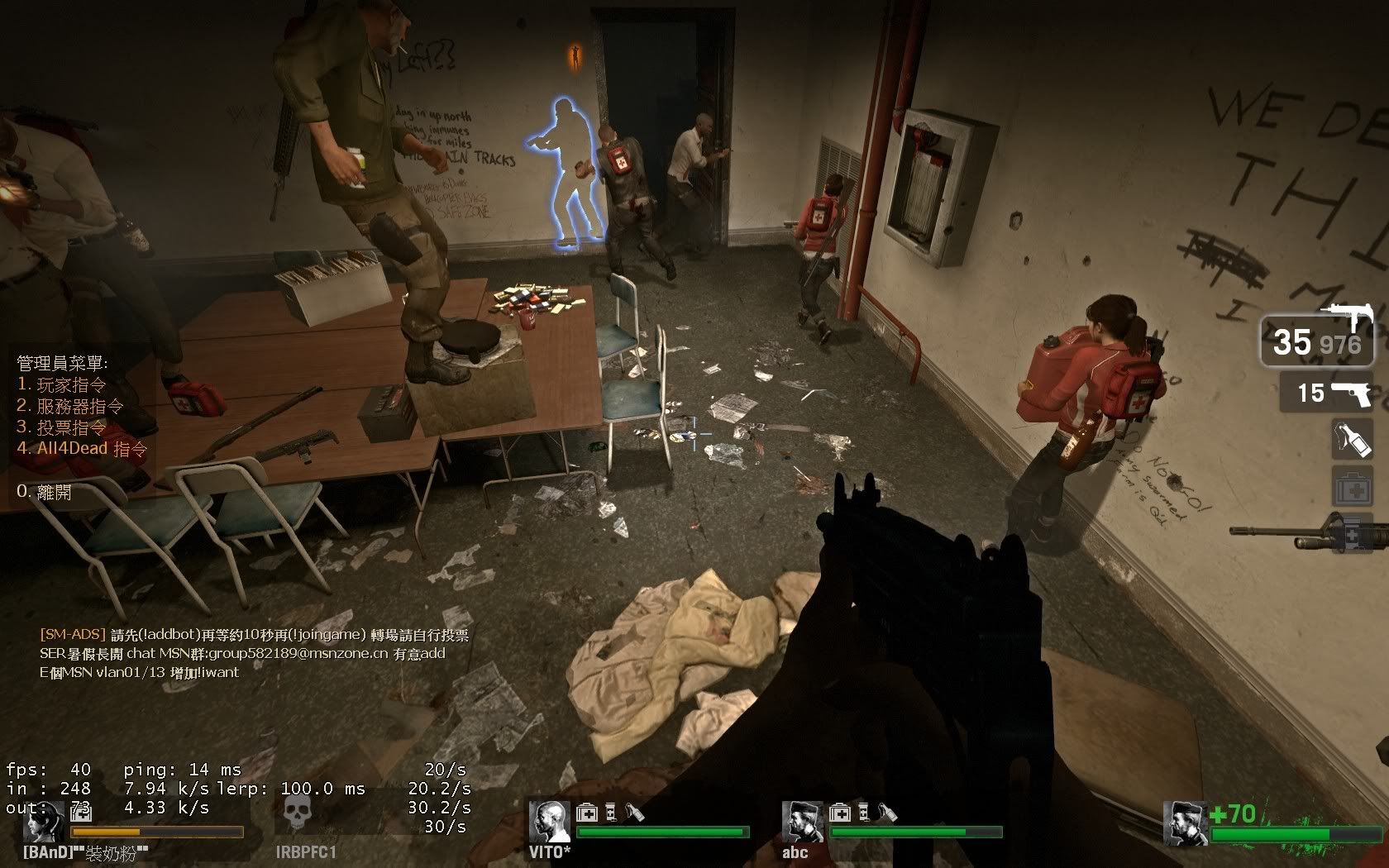Choose 投票指令 from the admin menu
The image size is (1389, 868).
pyautogui.click(x=71, y=427)
